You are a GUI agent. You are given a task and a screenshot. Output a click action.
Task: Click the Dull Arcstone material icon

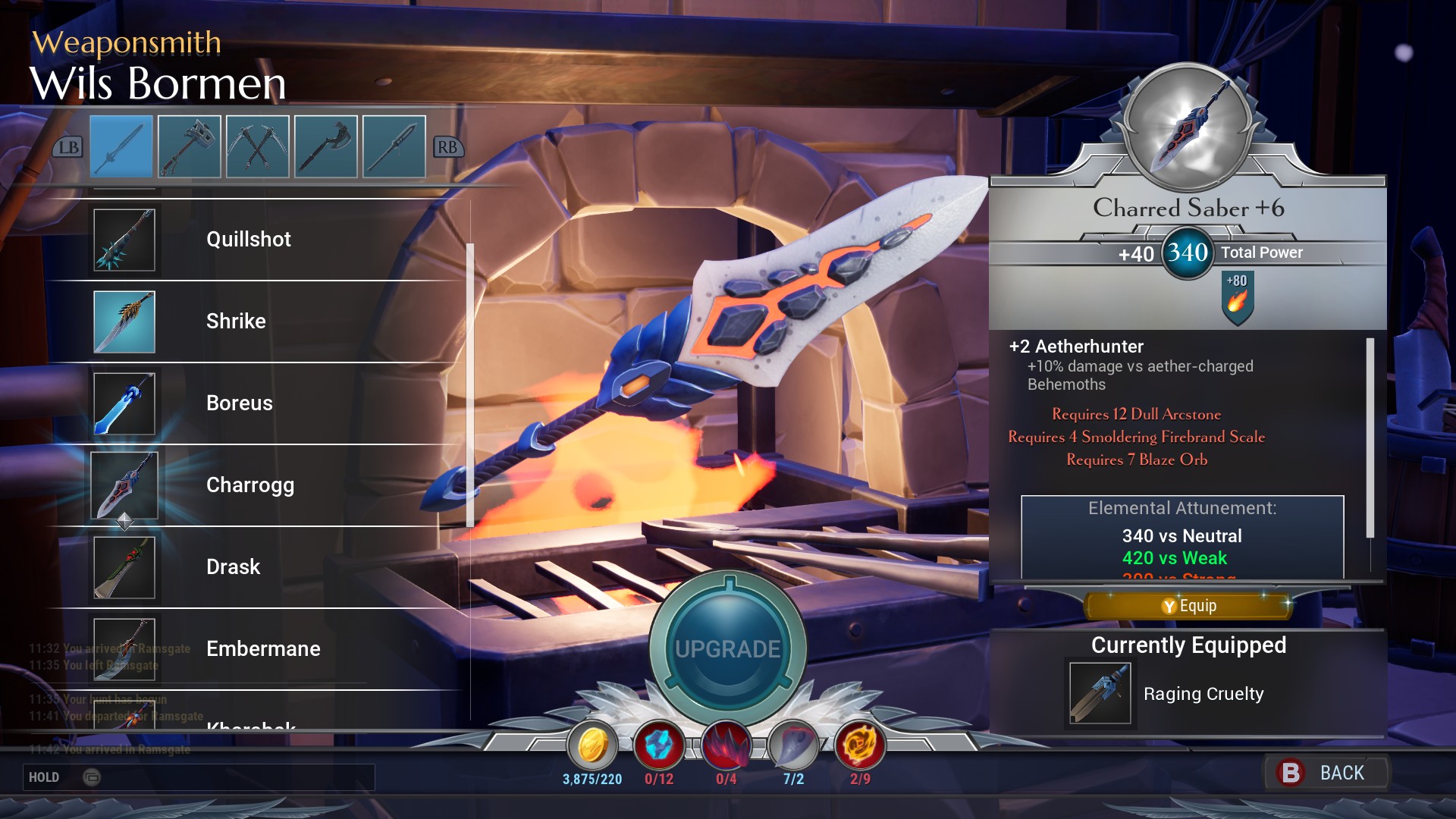659,746
